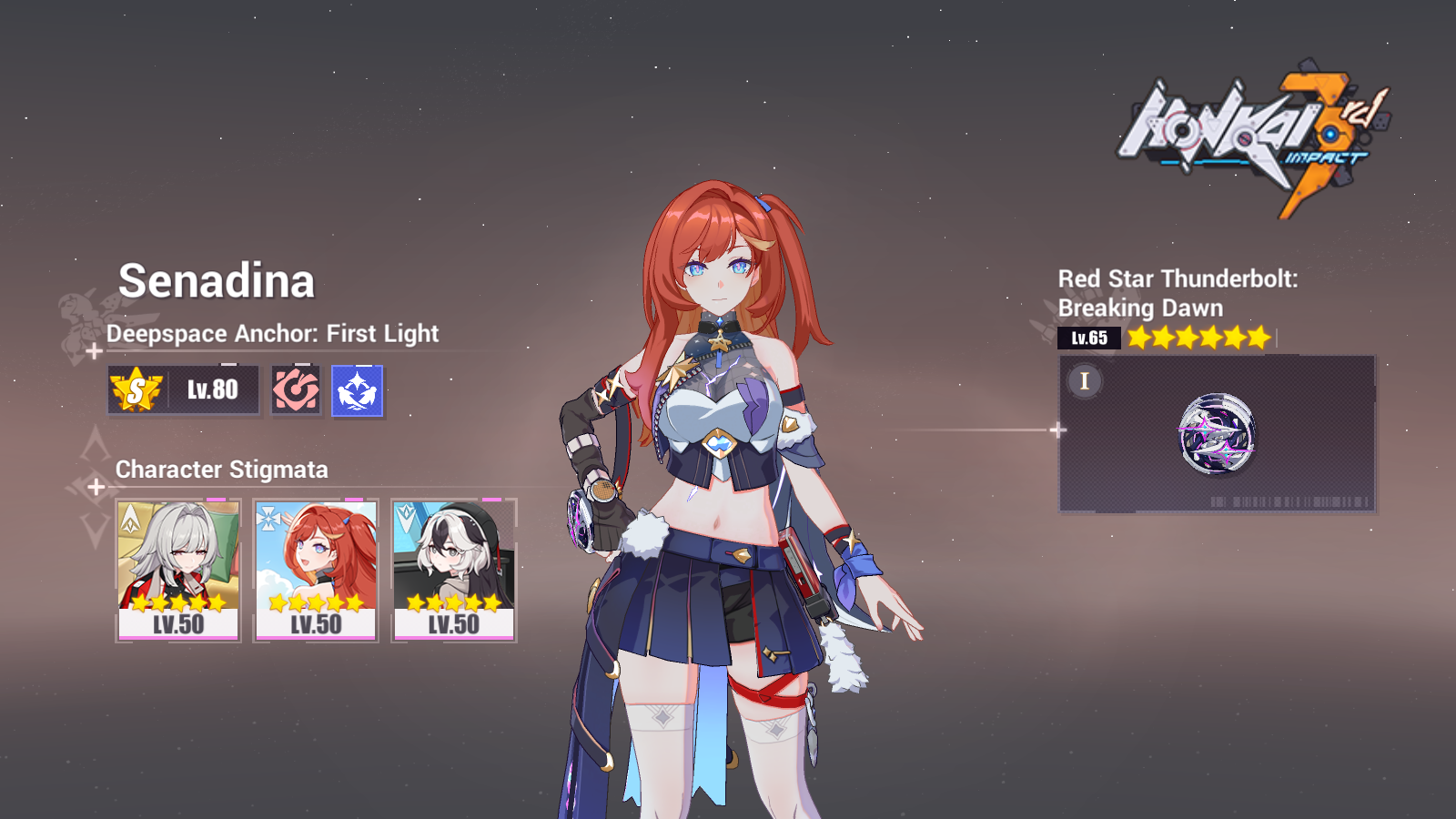1456x819 pixels.
Task: Select the blue team role emblem icon
Action: (x=357, y=389)
